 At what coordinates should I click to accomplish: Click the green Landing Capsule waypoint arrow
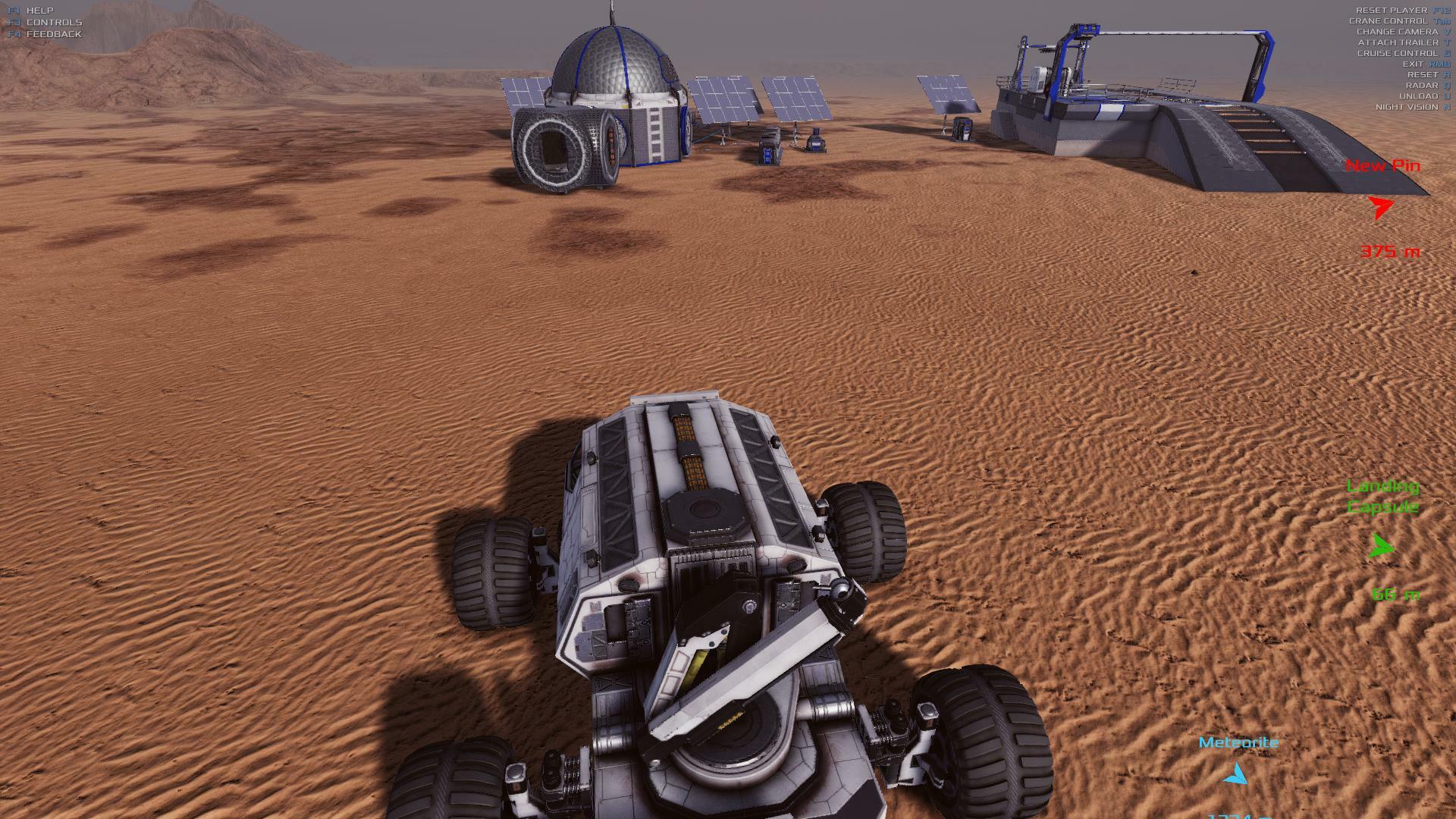point(1382,546)
